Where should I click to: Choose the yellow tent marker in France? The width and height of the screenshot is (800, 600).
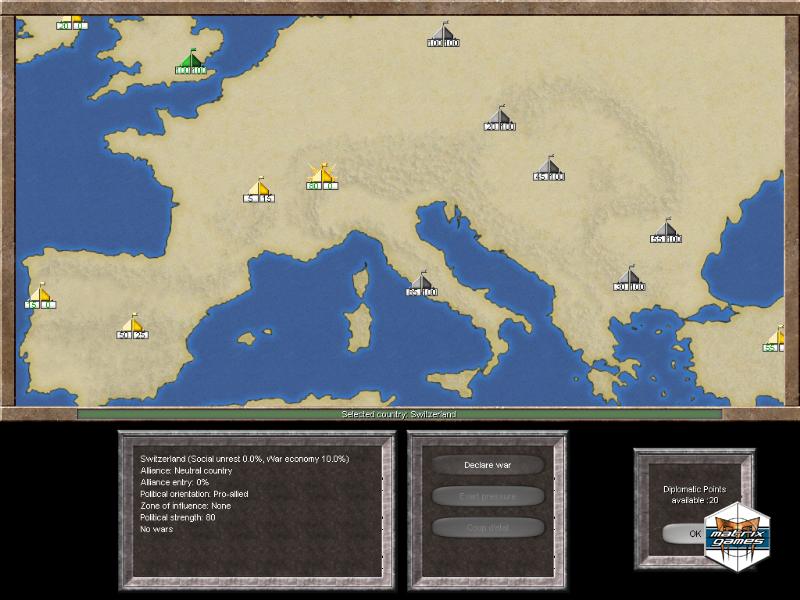258,188
